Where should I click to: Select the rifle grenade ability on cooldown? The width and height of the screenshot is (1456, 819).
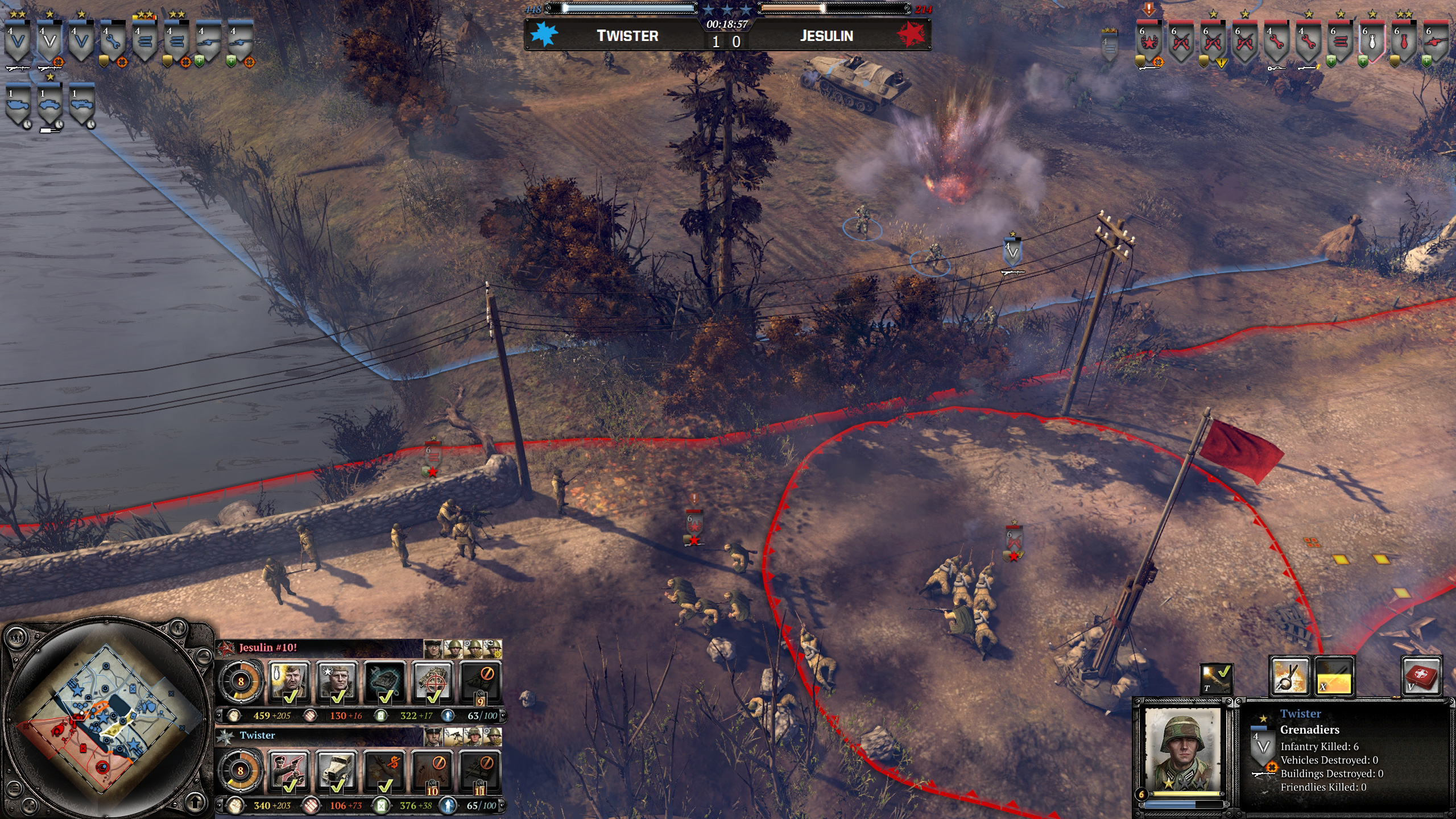[1333, 676]
